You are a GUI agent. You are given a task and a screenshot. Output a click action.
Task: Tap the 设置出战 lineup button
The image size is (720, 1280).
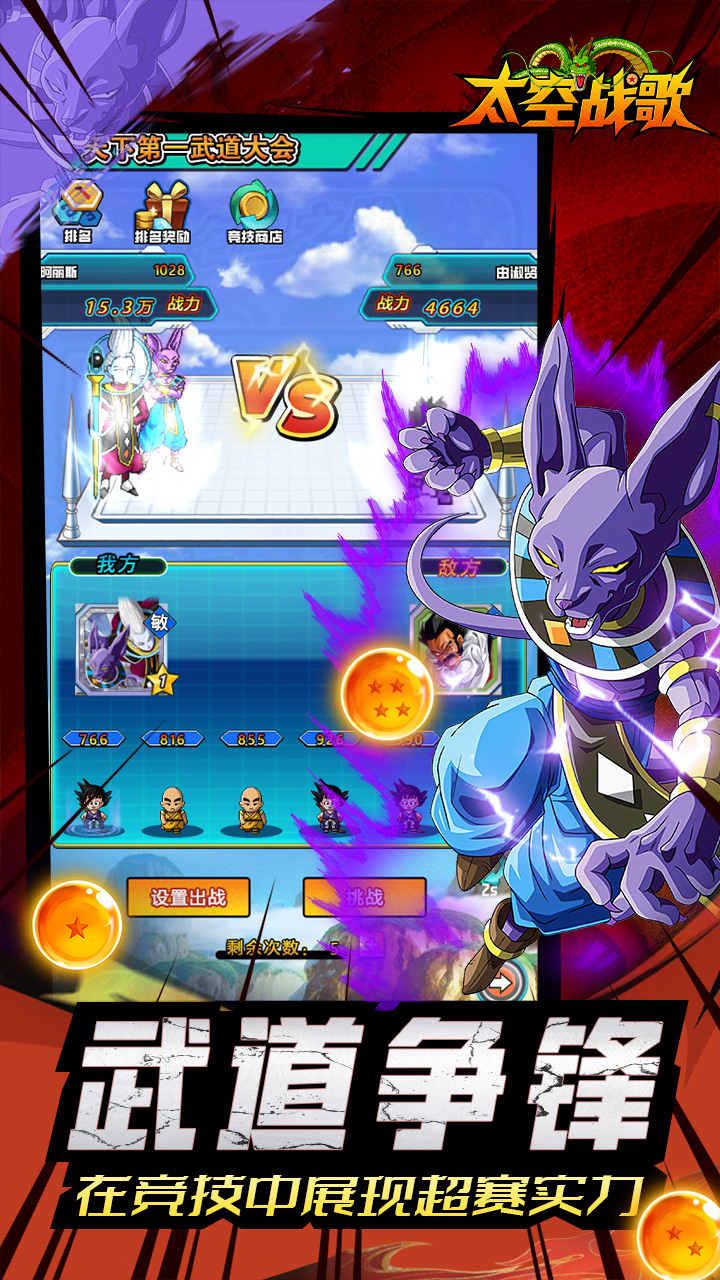188,897
